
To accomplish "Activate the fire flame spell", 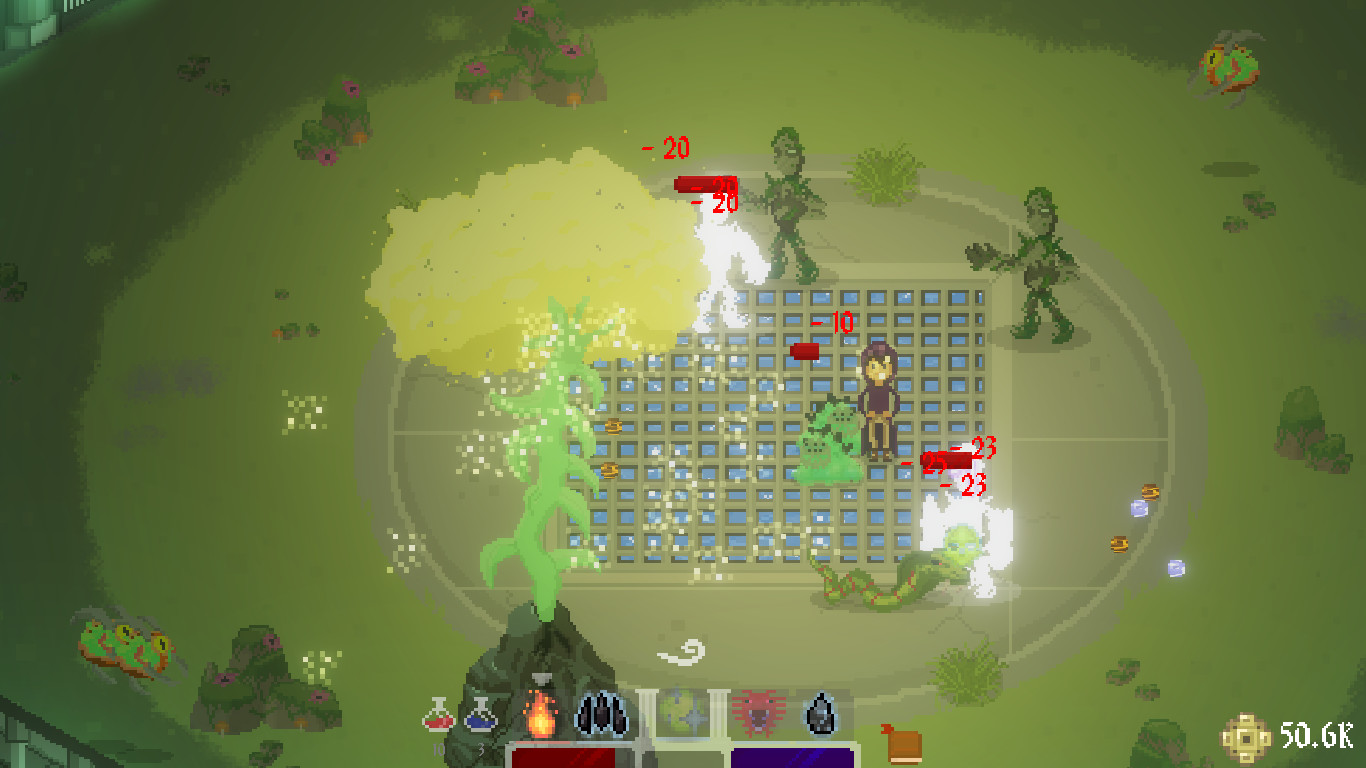I will pos(540,714).
